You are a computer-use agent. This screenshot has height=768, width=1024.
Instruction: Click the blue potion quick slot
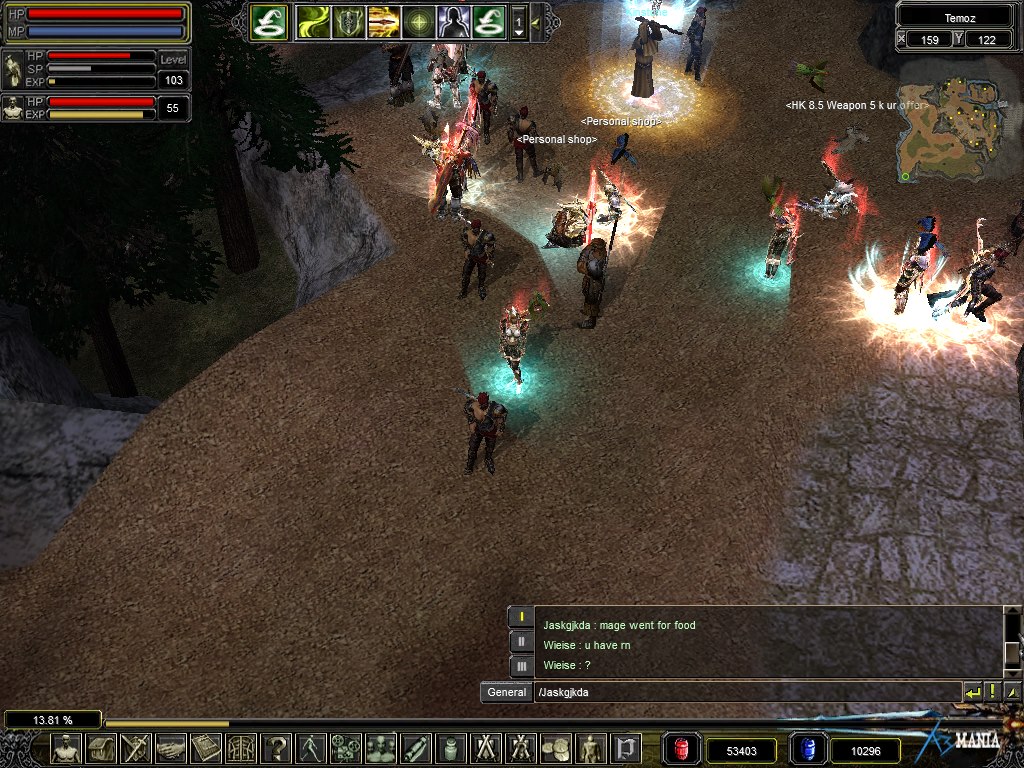tap(807, 749)
